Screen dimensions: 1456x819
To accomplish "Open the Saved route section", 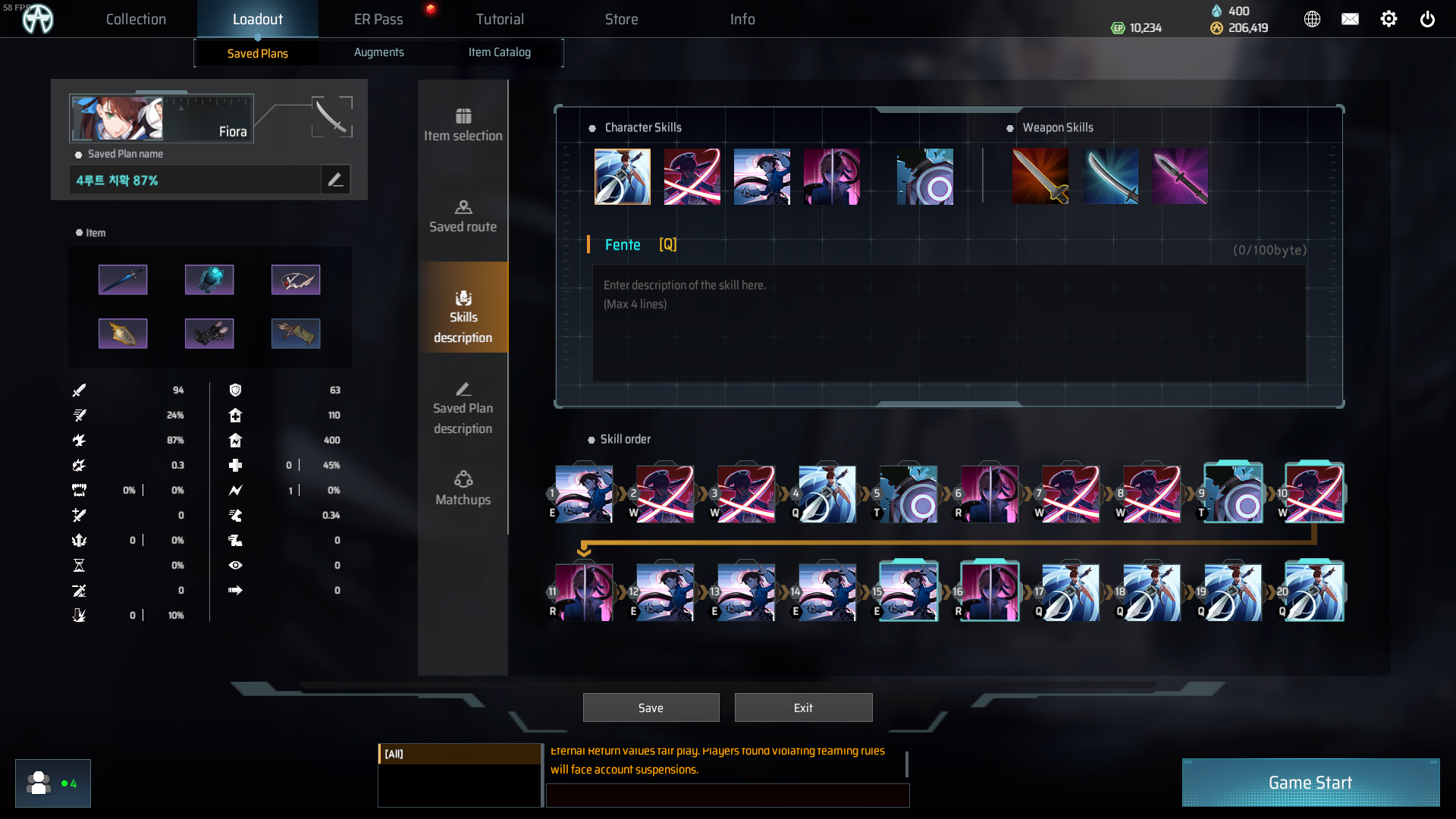I will pyautogui.click(x=463, y=216).
